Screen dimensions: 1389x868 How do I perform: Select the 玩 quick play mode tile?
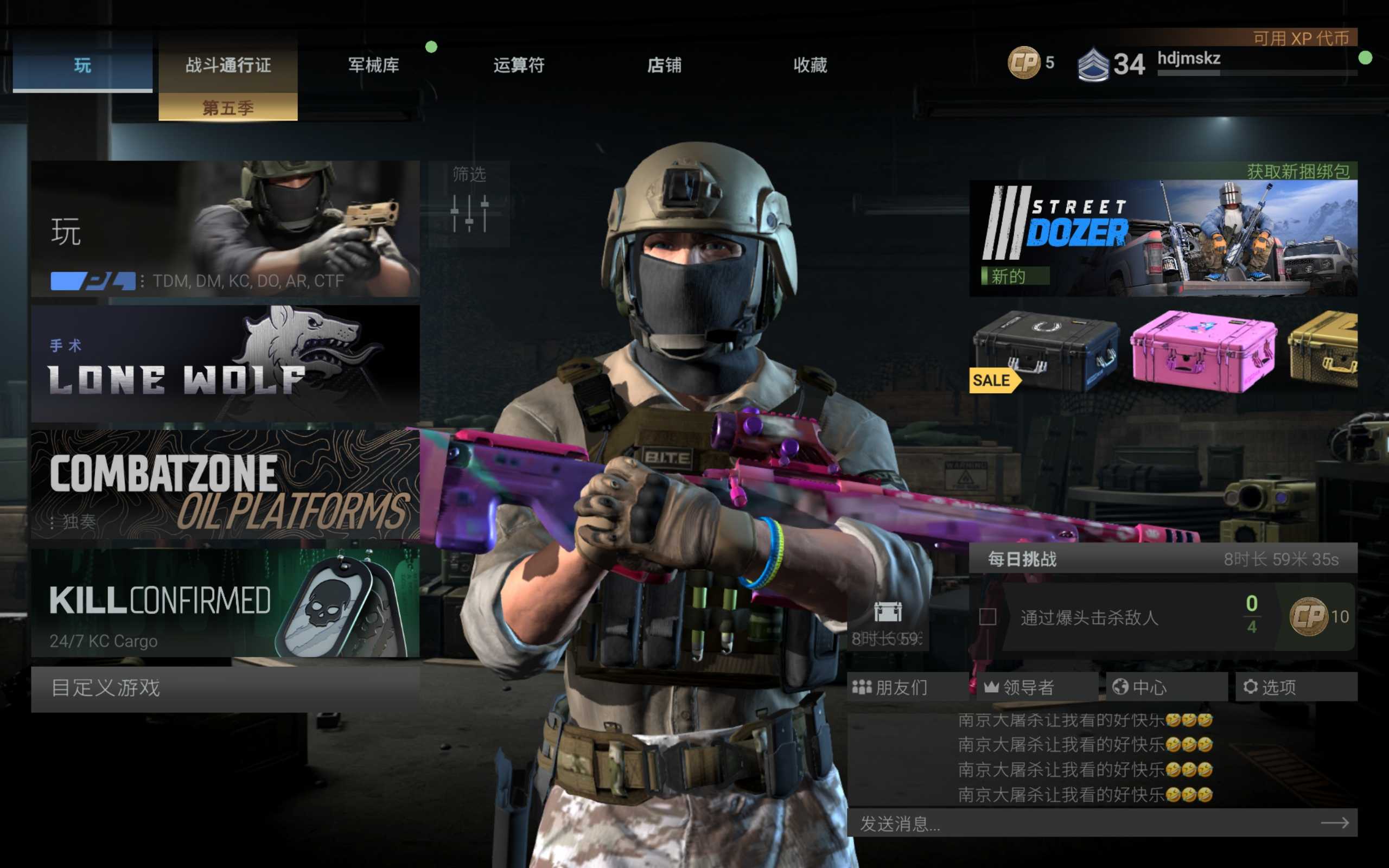[x=225, y=228]
